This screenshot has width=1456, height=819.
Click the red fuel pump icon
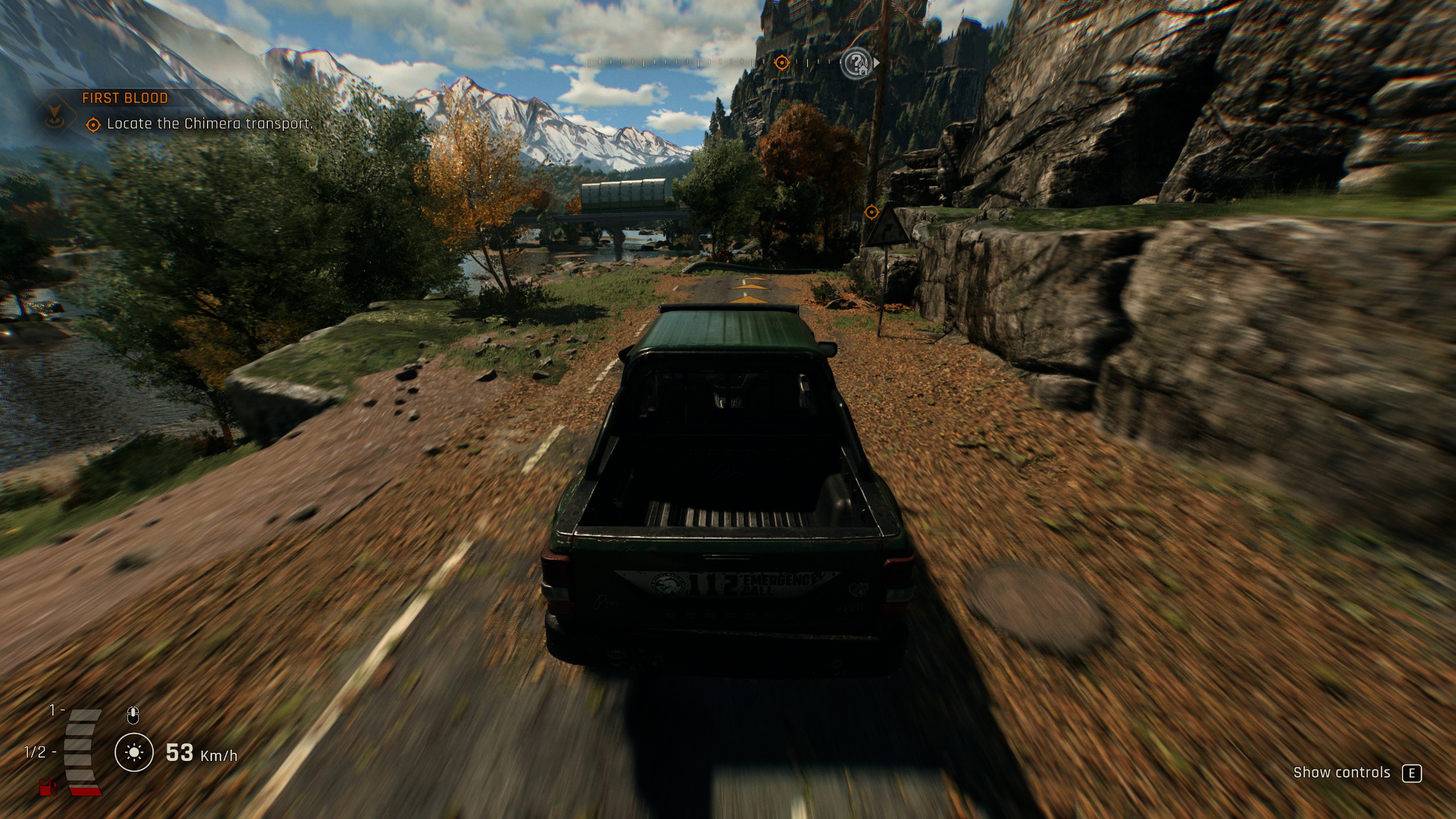tap(48, 788)
